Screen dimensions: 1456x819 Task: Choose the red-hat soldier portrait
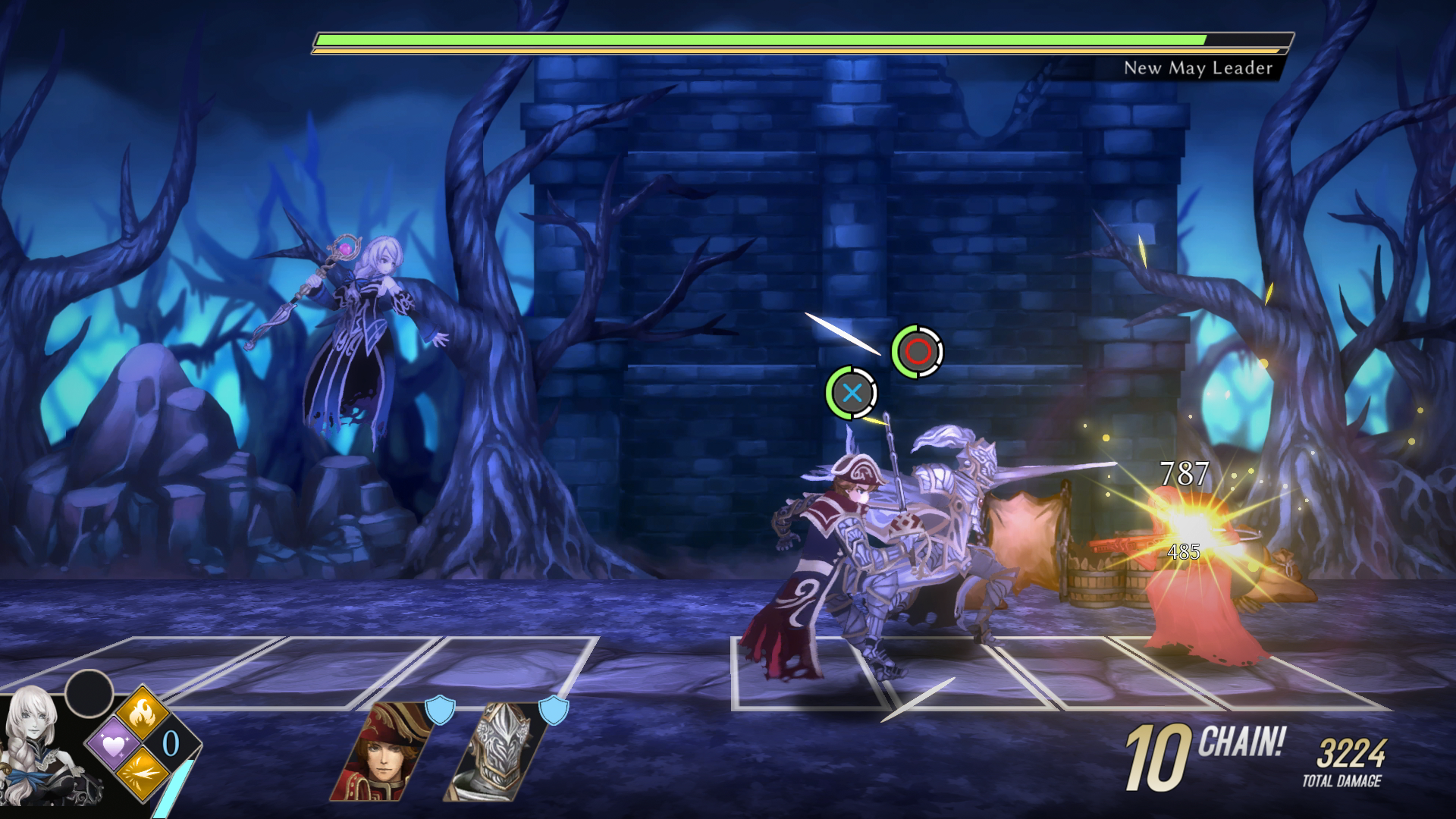pyautogui.click(x=381, y=752)
